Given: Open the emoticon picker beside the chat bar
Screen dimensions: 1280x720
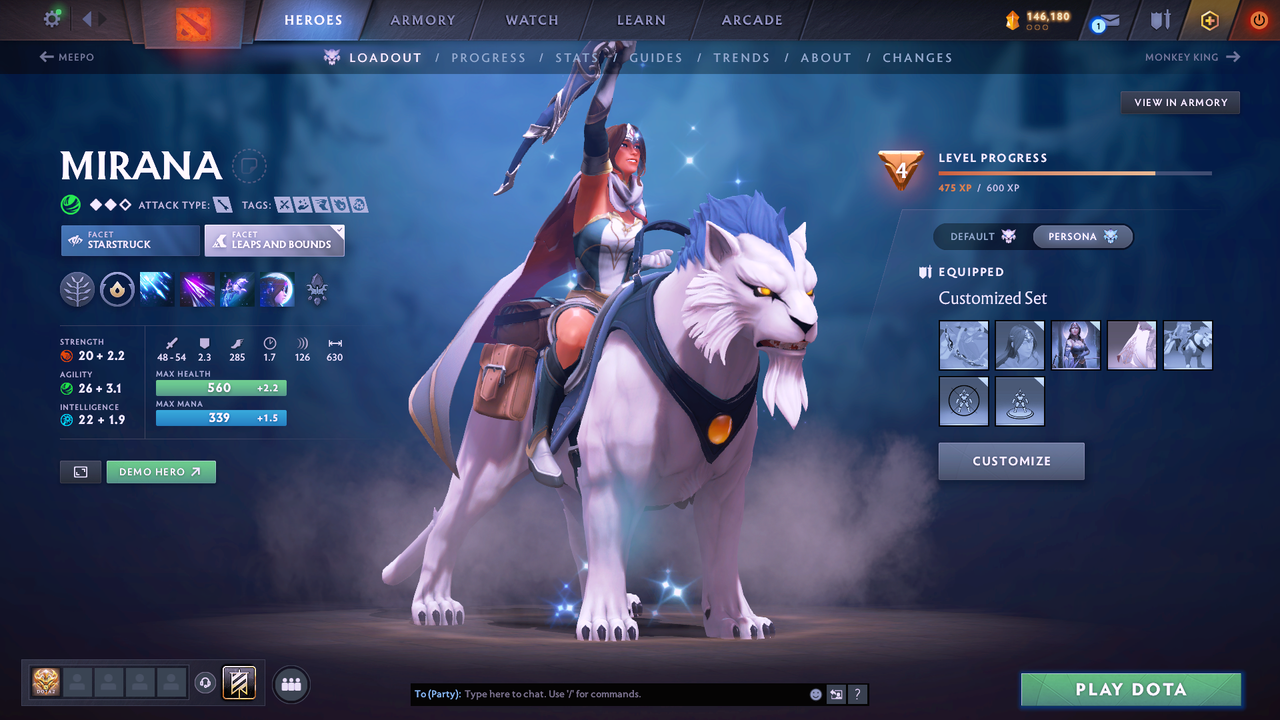Looking at the screenshot, I should [x=815, y=694].
